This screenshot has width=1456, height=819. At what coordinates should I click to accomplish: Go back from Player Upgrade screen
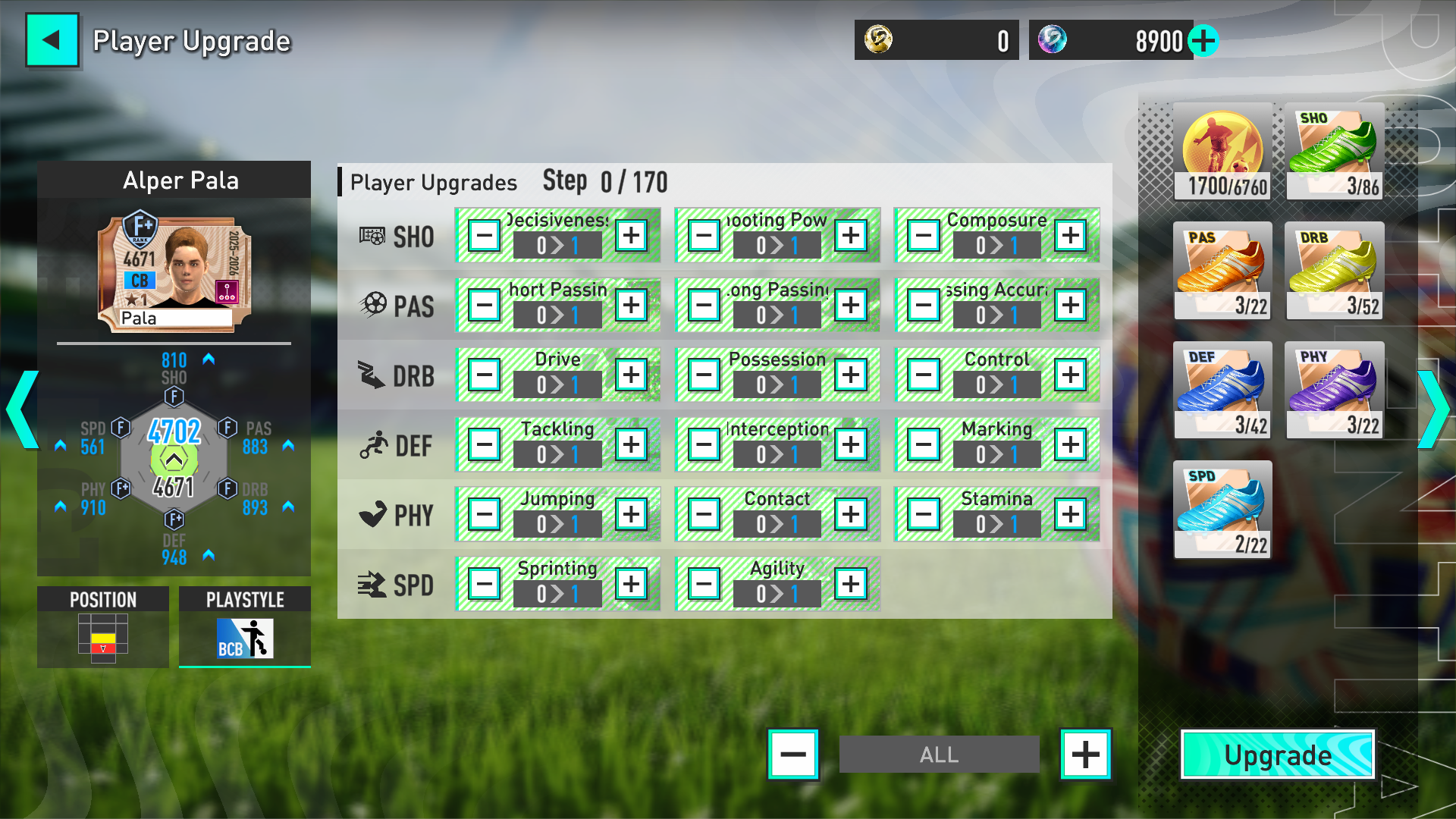click(x=52, y=40)
